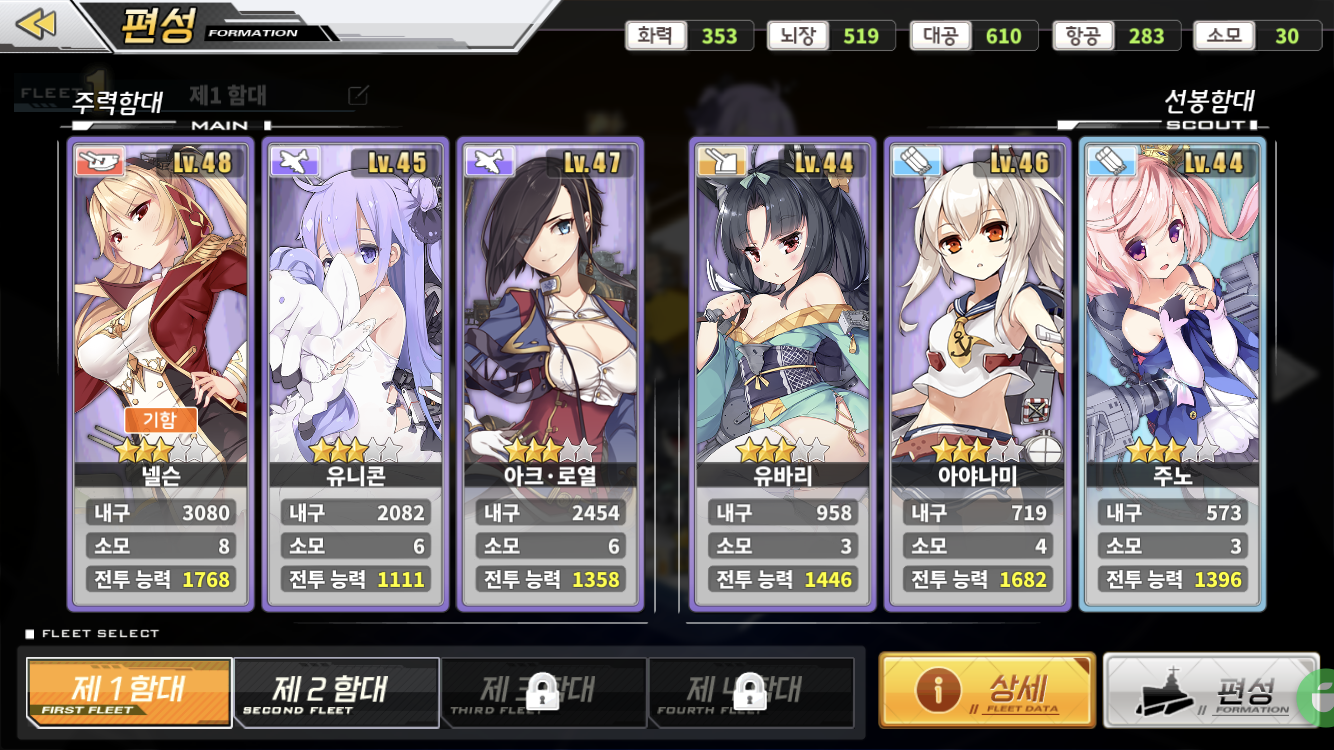Go back with the double-arrow button

(x=37, y=24)
